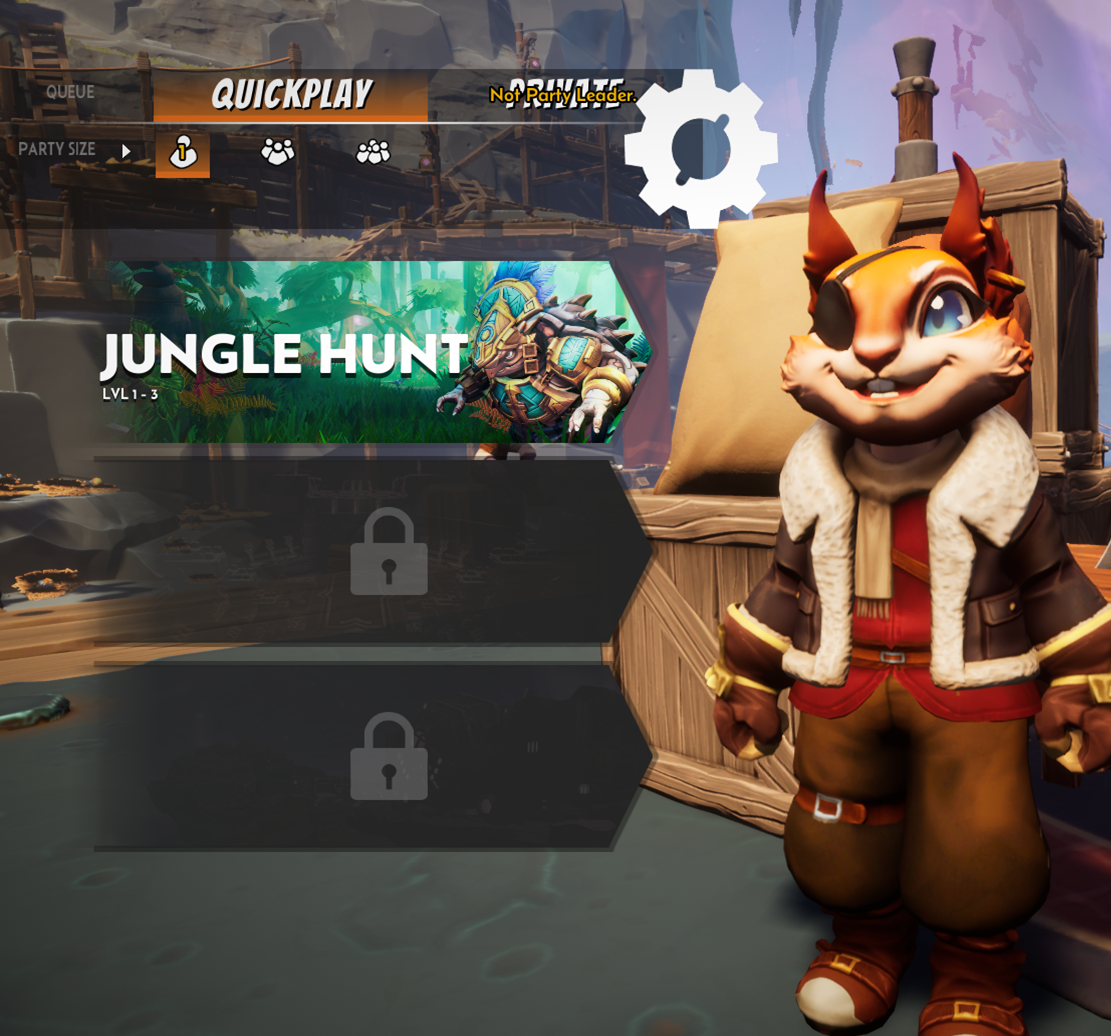Select the solo party size option
1111x1036 pixels.
click(183, 152)
